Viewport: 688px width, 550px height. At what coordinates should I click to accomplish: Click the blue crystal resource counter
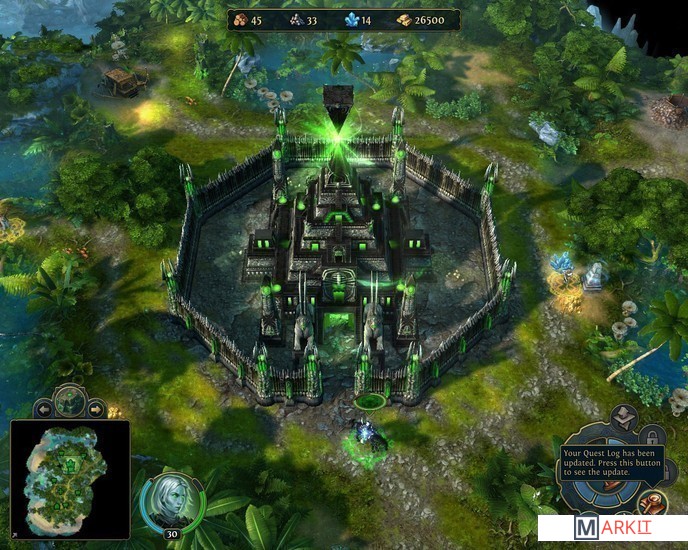[x=356, y=20]
